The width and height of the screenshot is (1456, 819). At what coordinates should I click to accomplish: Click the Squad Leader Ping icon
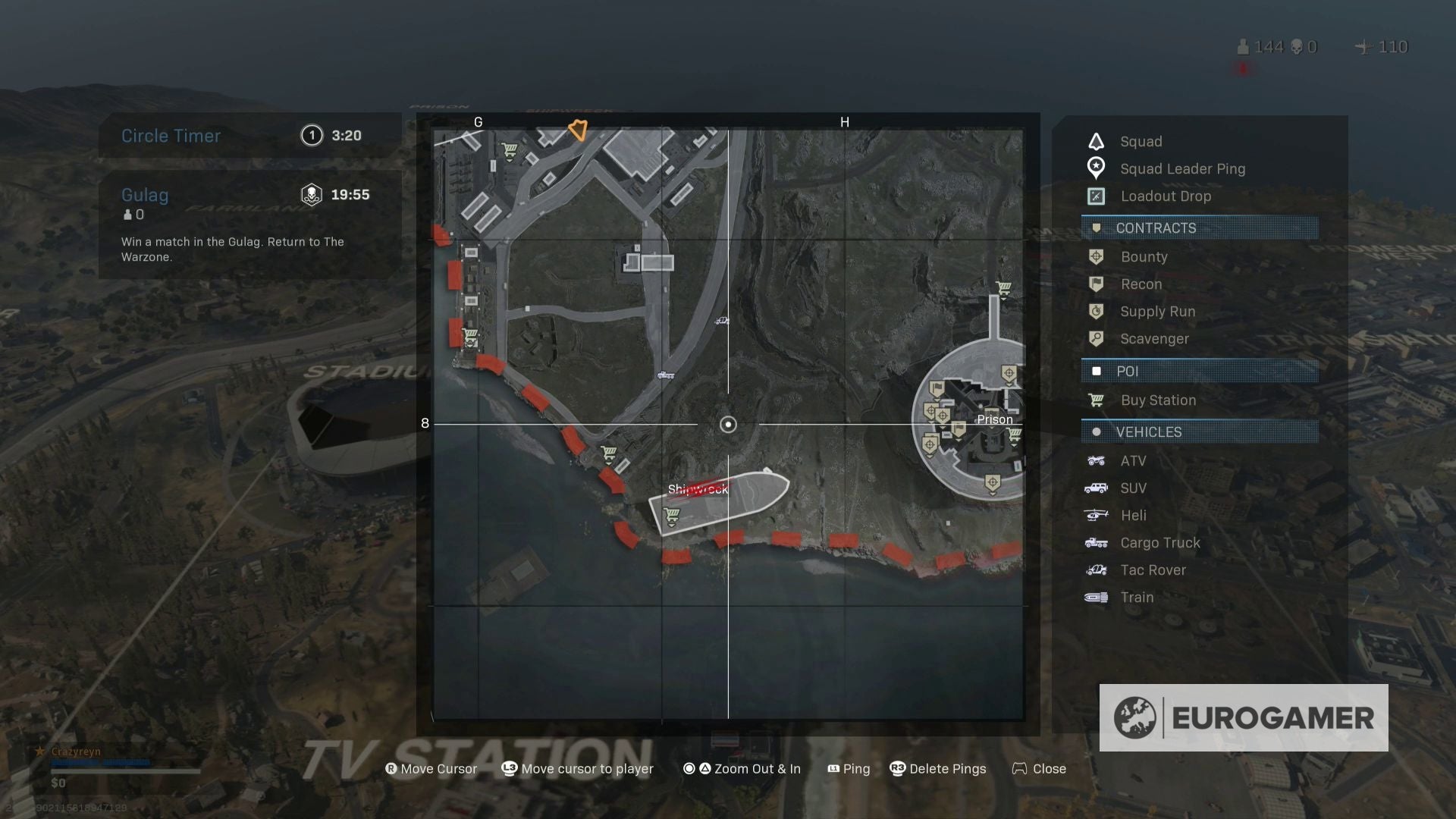(1096, 168)
